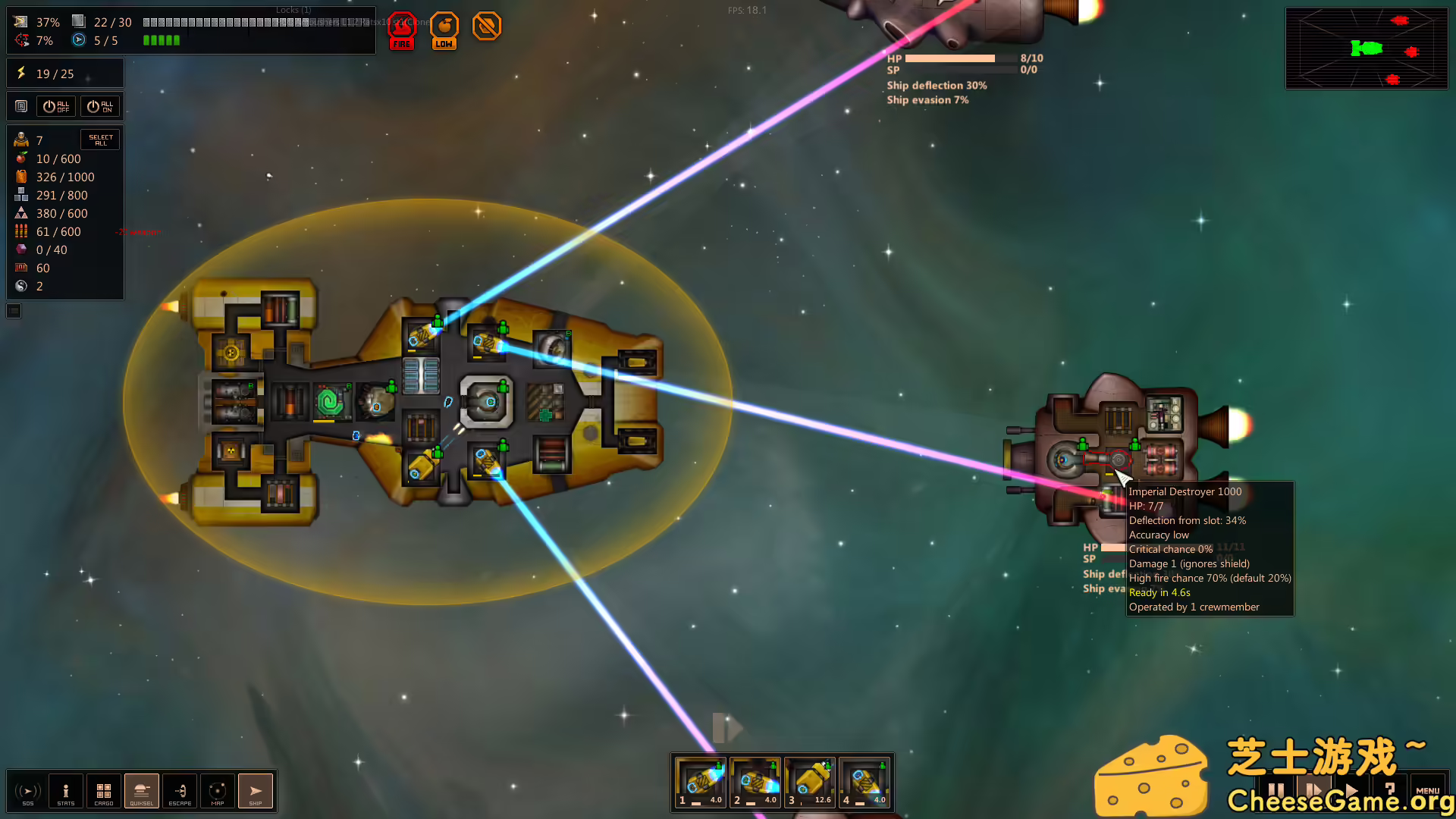This screenshot has height=819, width=1456.
Task: Open the Stats panel
Action: click(x=66, y=792)
